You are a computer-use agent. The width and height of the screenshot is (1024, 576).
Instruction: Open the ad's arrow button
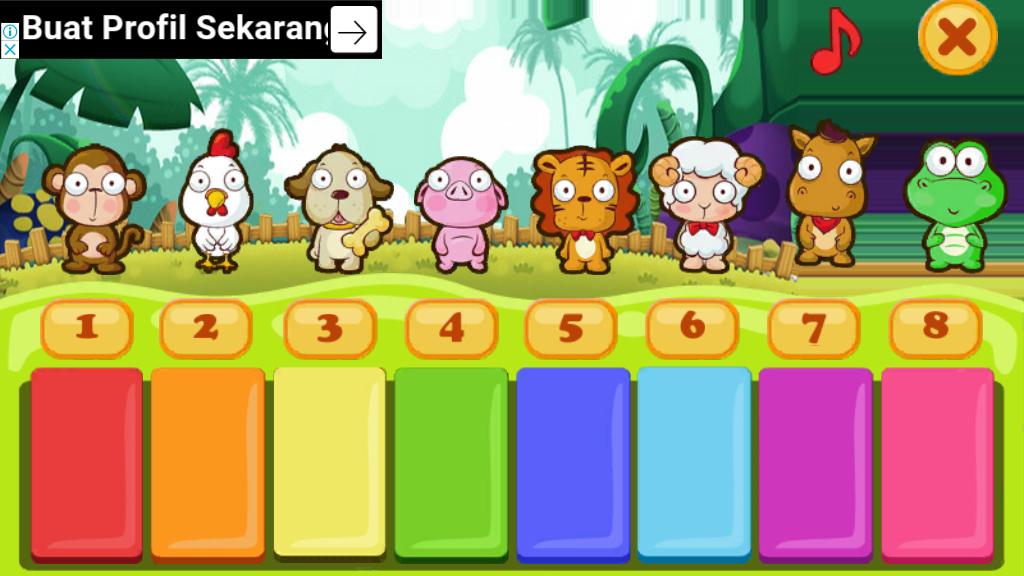(x=353, y=30)
